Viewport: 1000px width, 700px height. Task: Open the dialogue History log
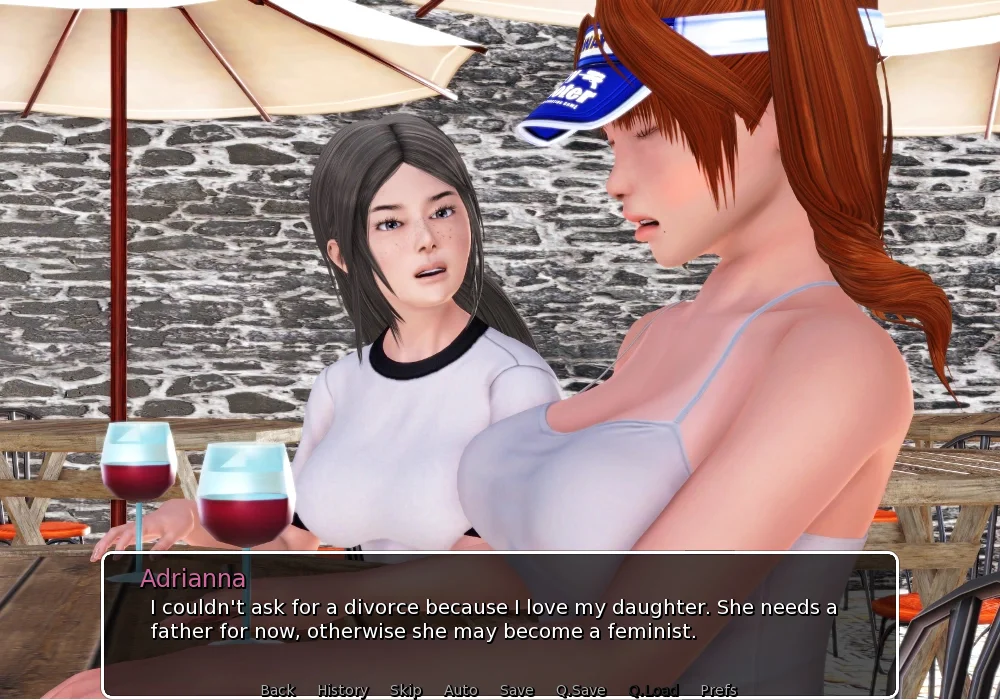[x=342, y=690]
